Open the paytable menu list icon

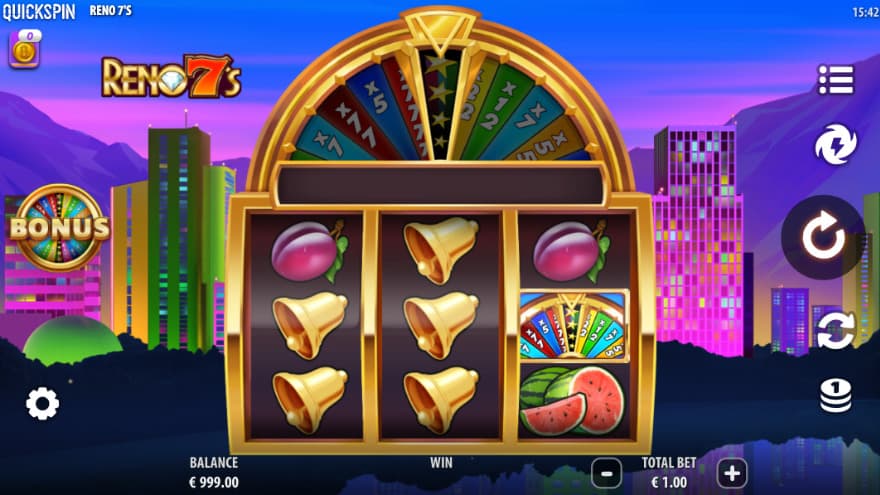[x=835, y=80]
